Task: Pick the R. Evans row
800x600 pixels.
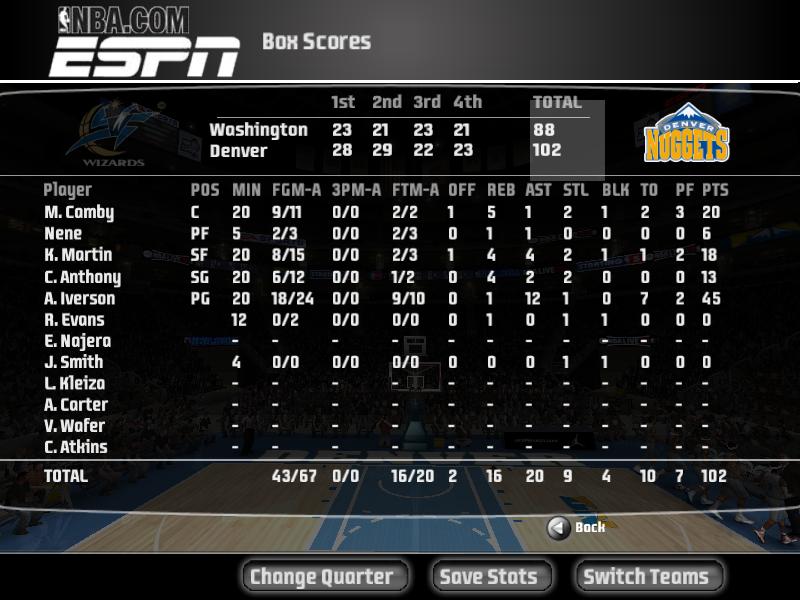Action: point(74,320)
